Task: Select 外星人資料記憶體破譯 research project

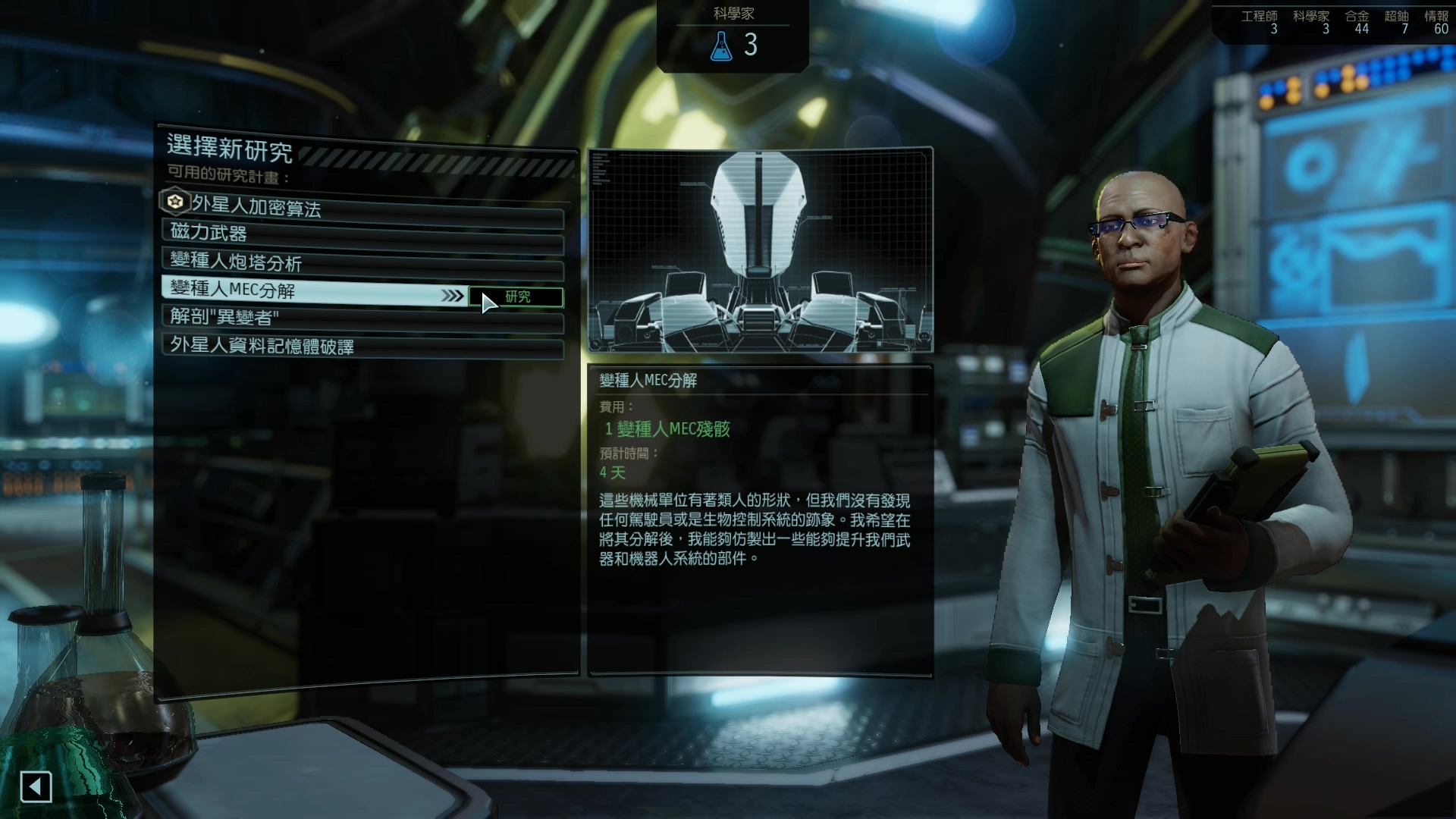Action: pyautogui.click(x=362, y=347)
